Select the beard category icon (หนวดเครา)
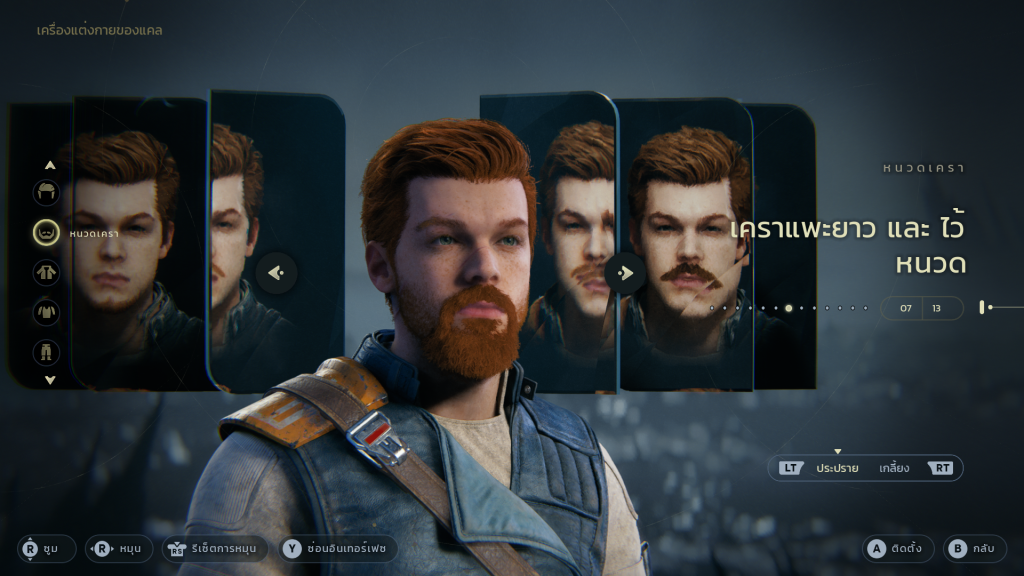The height and width of the screenshot is (576, 1024). 47,233
